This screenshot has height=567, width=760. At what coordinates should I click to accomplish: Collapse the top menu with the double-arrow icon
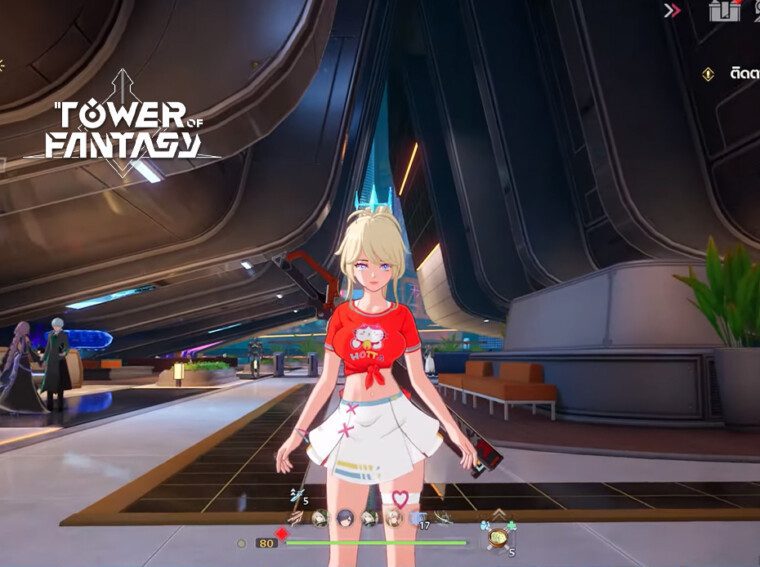coord(673,11)
